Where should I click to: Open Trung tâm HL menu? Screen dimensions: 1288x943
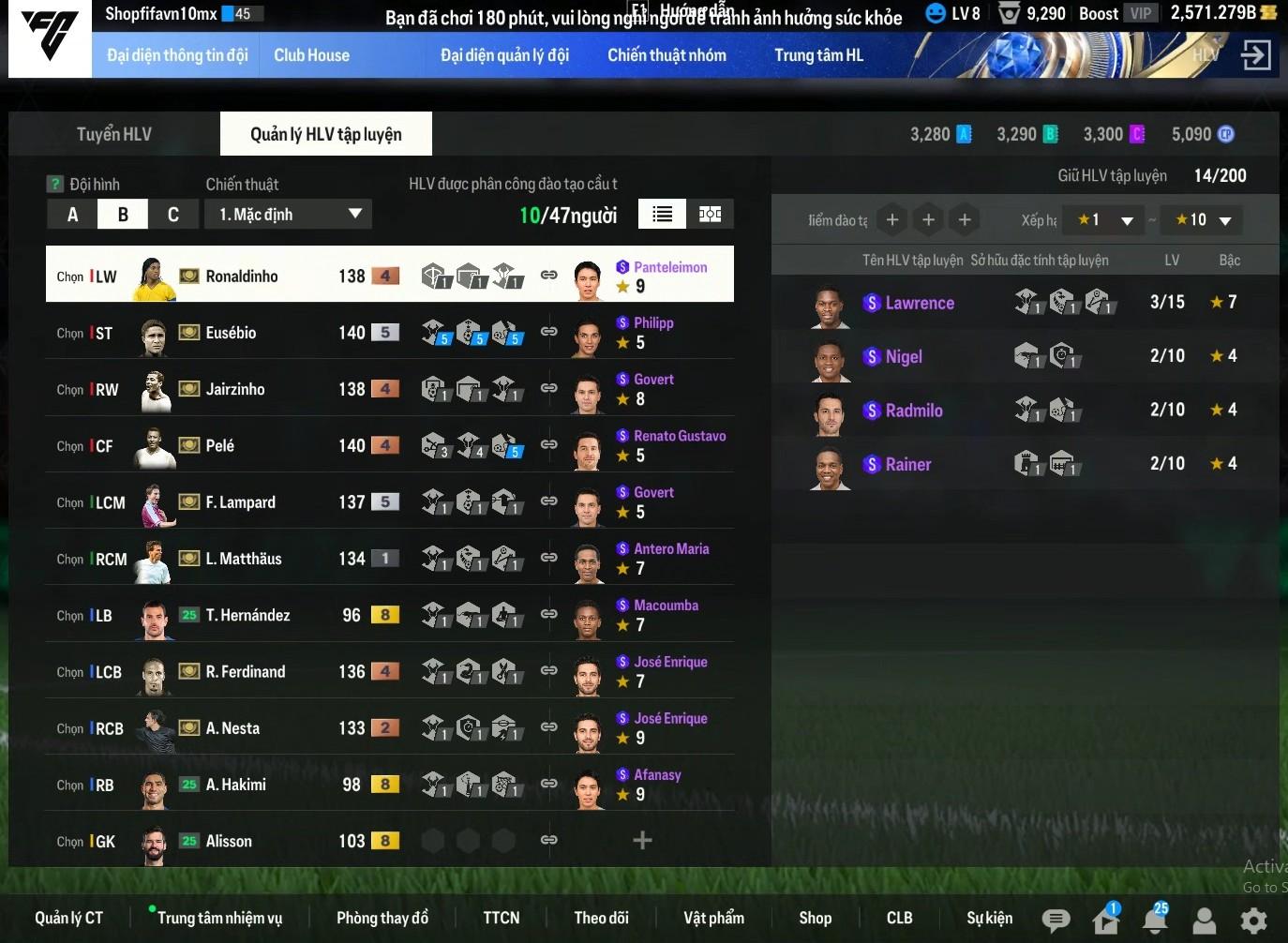pyautogui.click(x=818, y=55)
